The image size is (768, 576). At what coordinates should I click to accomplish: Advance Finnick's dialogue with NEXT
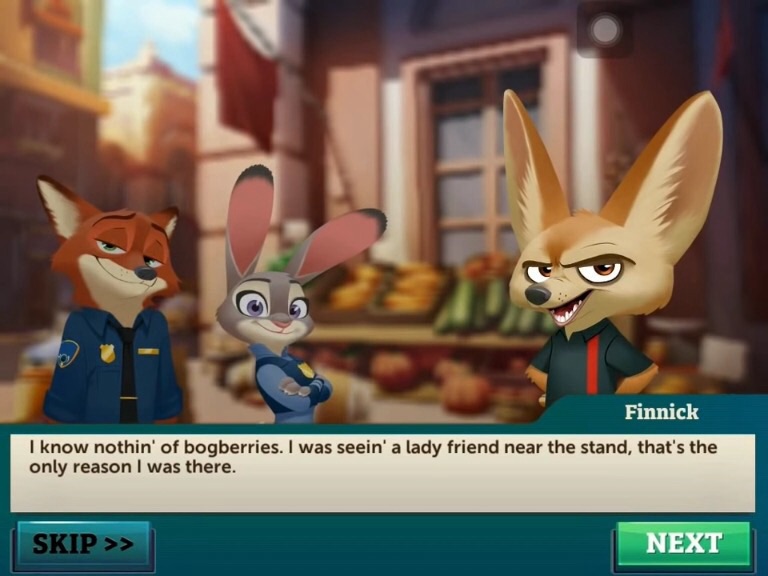pos(683,545)
